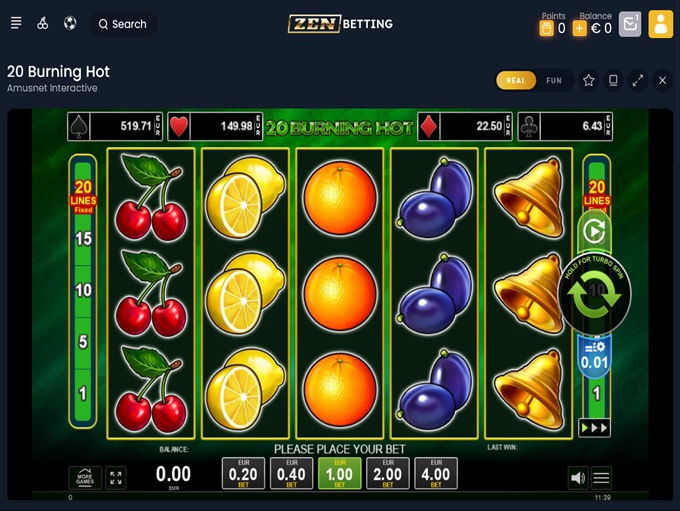
Task: Expand the game to fullscreen
Action: click(638, 81)
